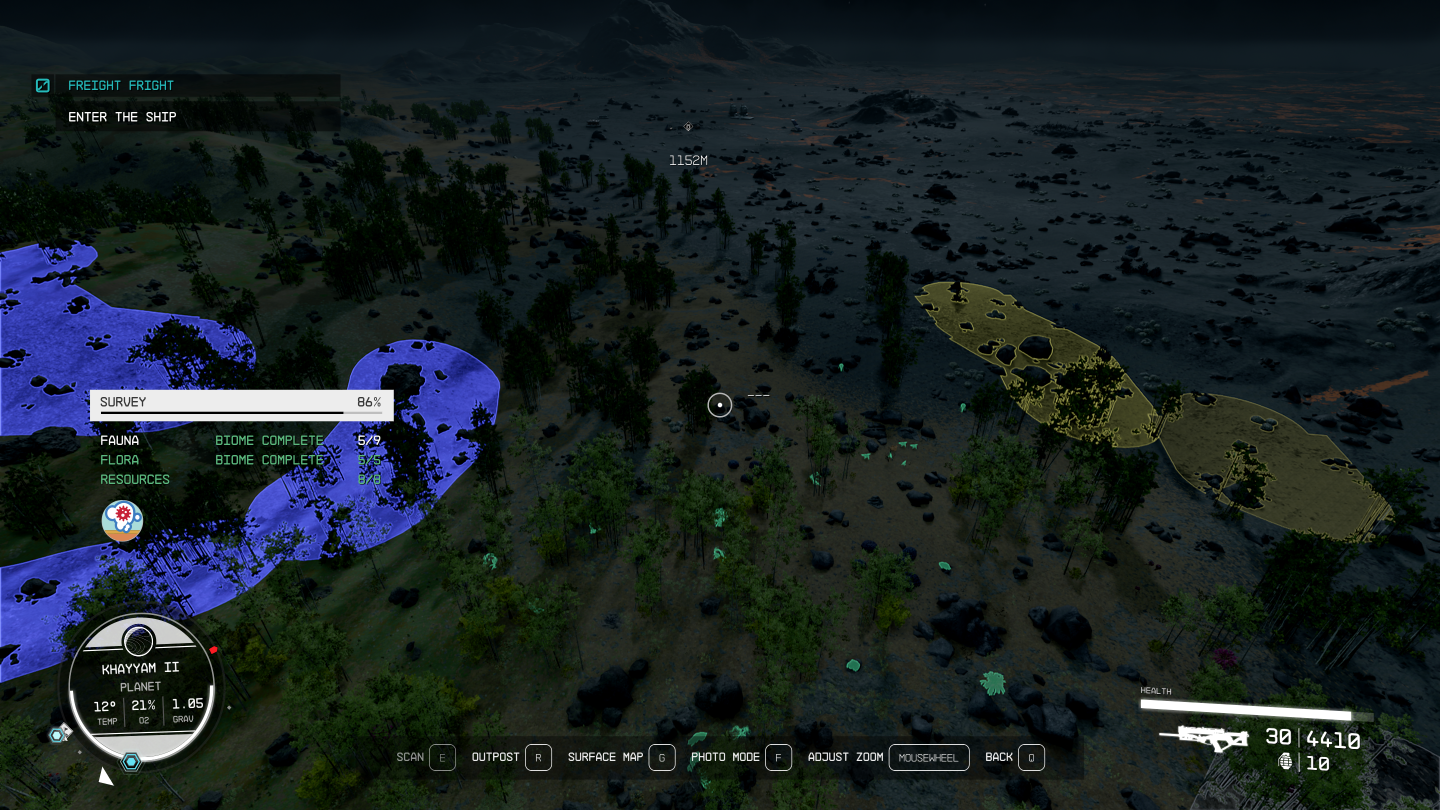This screenshot has width=1440, height=810.
Task: Click the red marker on the compass rim
Action: point(214,650)
